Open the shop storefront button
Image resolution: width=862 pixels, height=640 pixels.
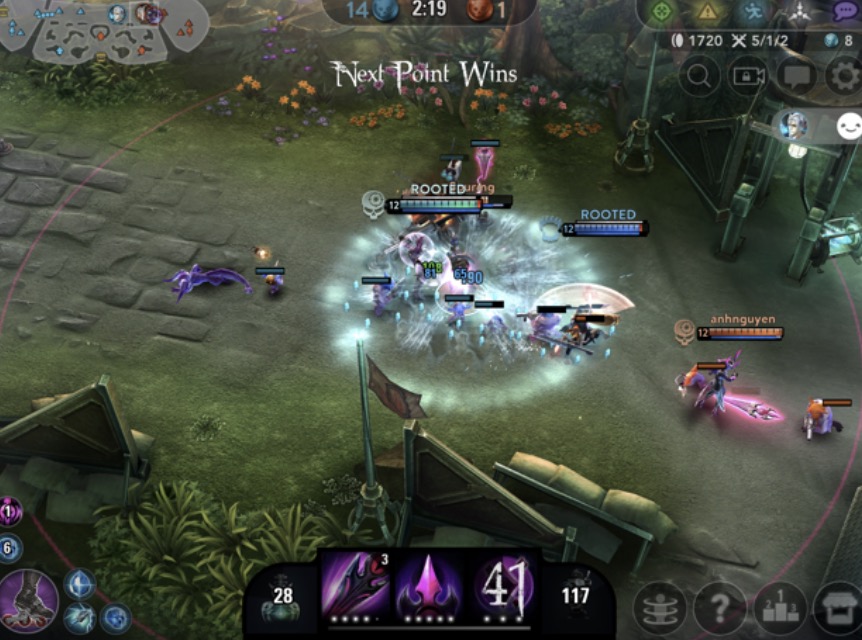tap(838, 609)
